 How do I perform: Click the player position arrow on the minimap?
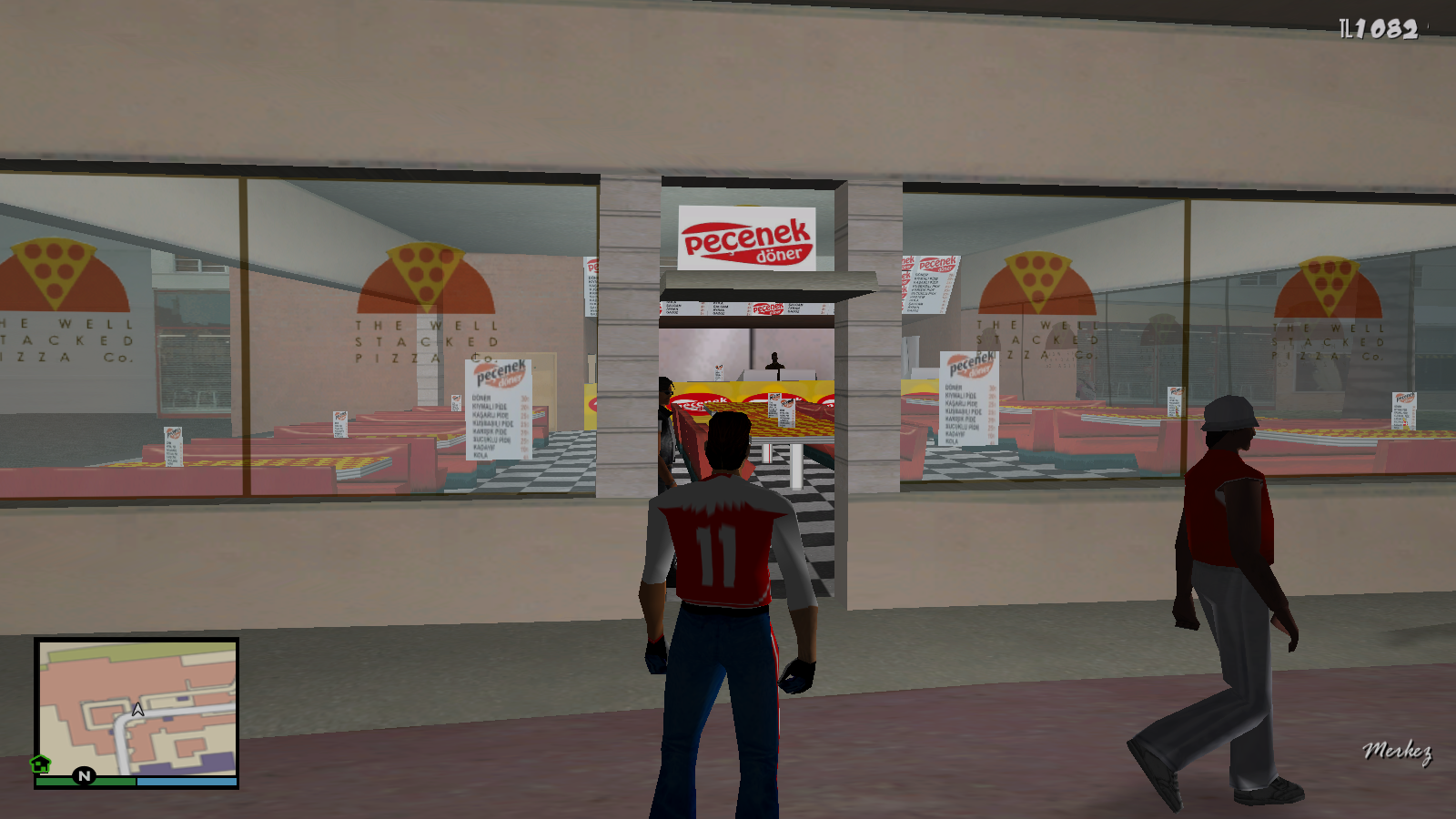[138, 710]
